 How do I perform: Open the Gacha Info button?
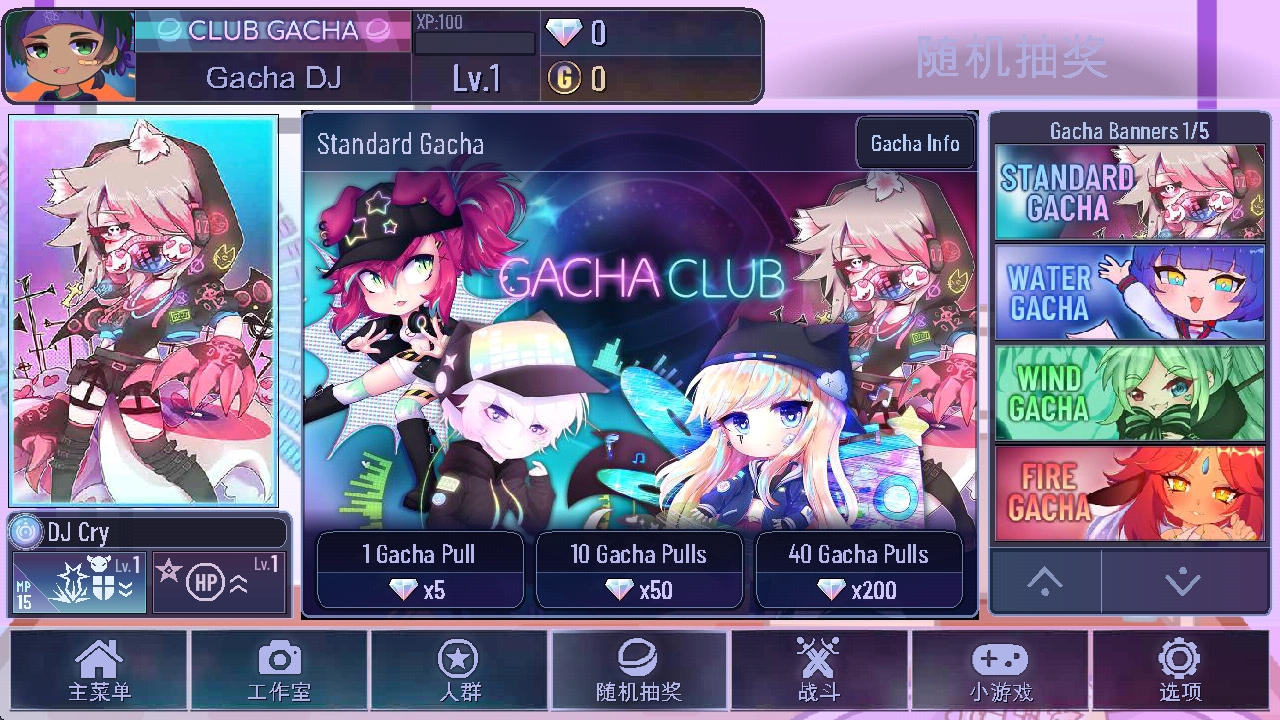click(x=915, y=143)
